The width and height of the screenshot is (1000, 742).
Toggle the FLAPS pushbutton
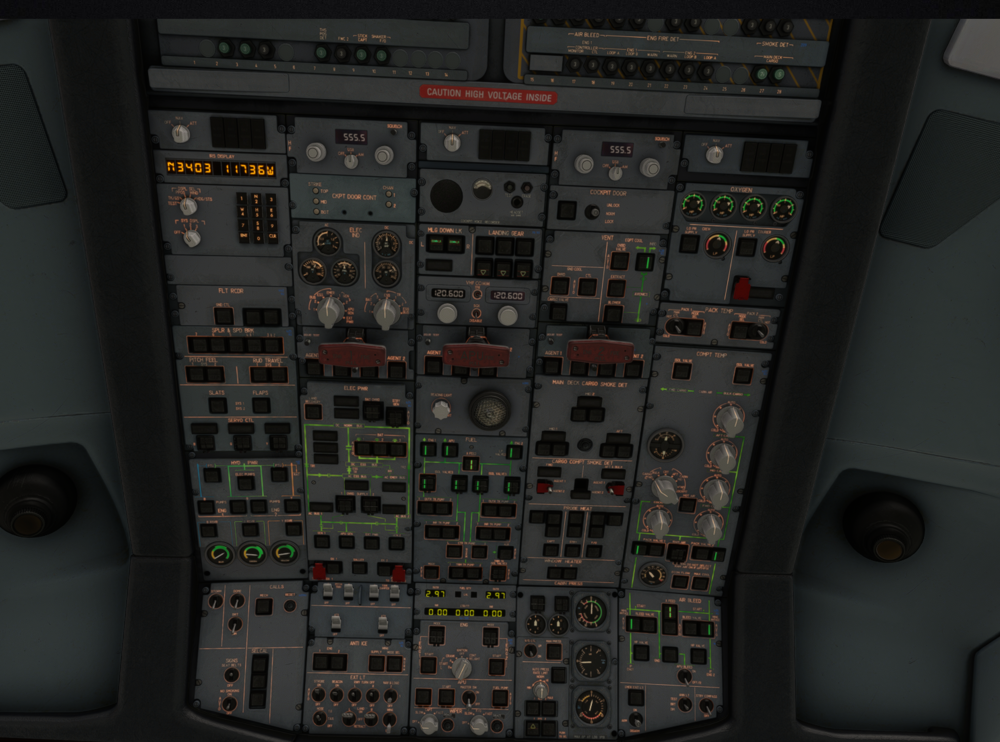tap(259, 404)
